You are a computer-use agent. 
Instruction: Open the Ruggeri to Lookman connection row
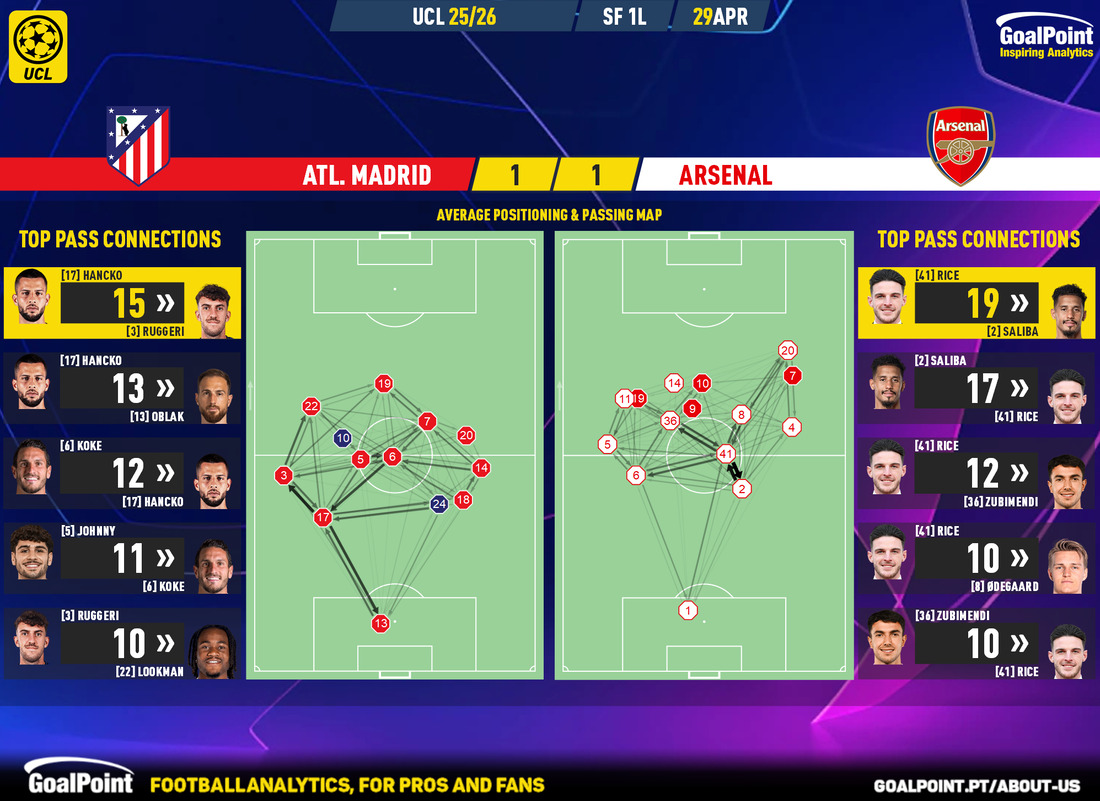click(121, 643)
